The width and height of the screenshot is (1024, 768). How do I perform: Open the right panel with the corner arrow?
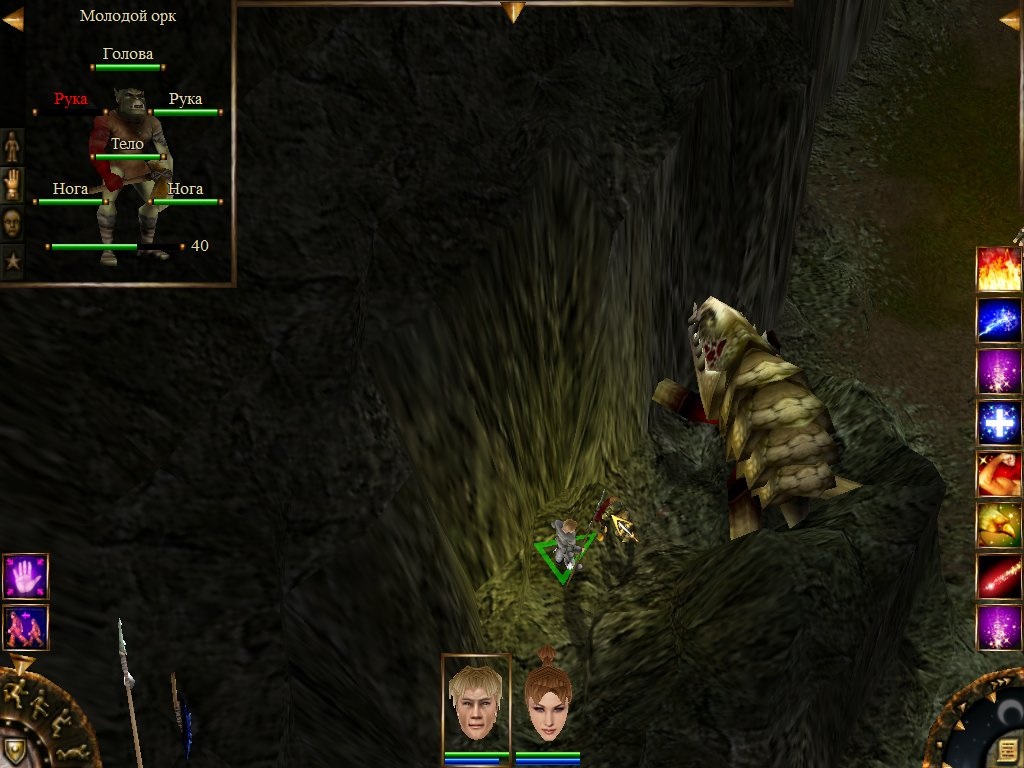(x=1010, y=19)
